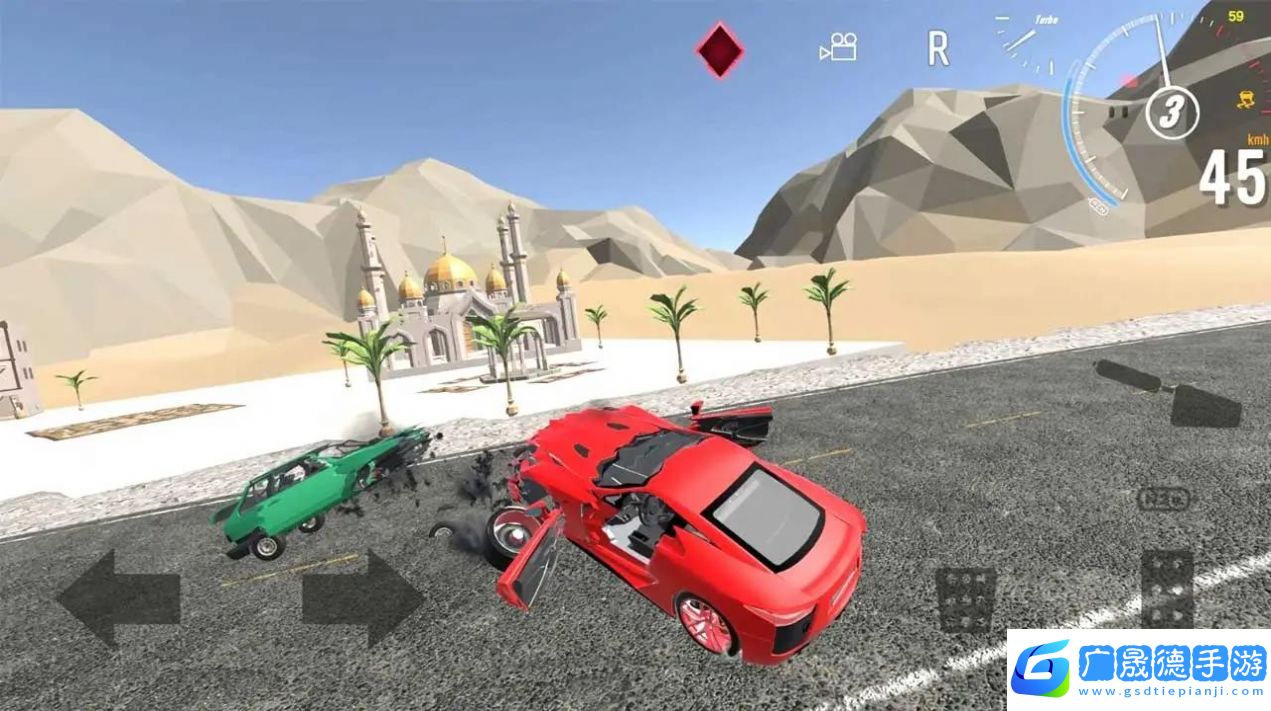Hit the tall gas pedal
This screenshot has height=711, width=1271.
(x=1167, y=588)
